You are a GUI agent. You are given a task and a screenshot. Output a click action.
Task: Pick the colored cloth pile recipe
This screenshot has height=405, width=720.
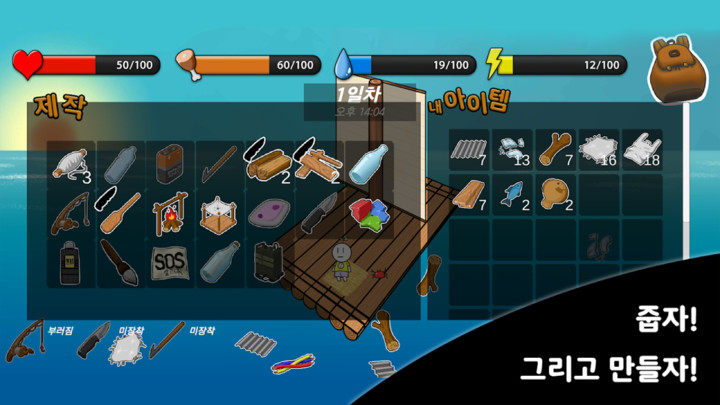tap(368, 213)
